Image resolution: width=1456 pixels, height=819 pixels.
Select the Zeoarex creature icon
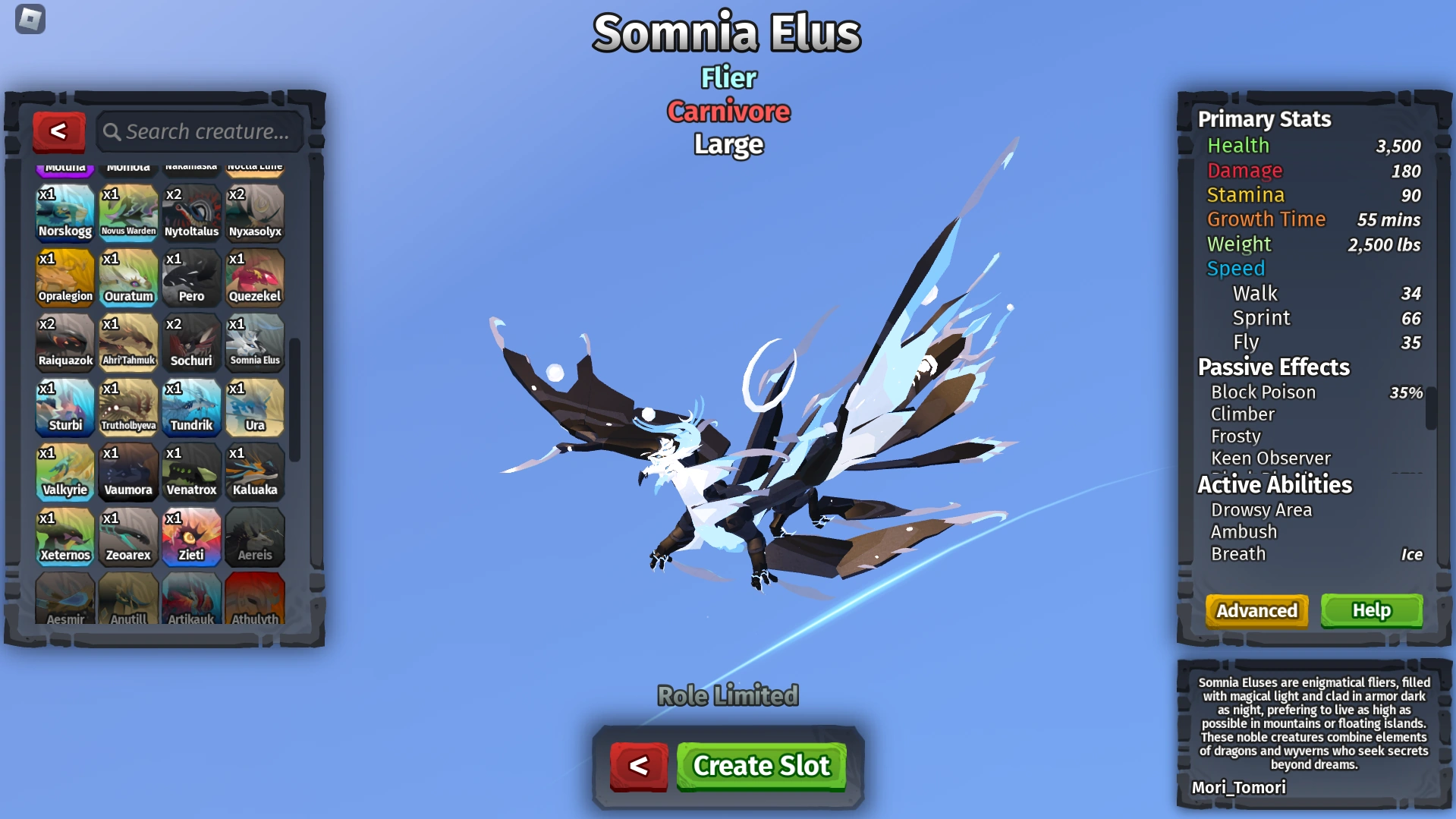[x=128, y=537]
